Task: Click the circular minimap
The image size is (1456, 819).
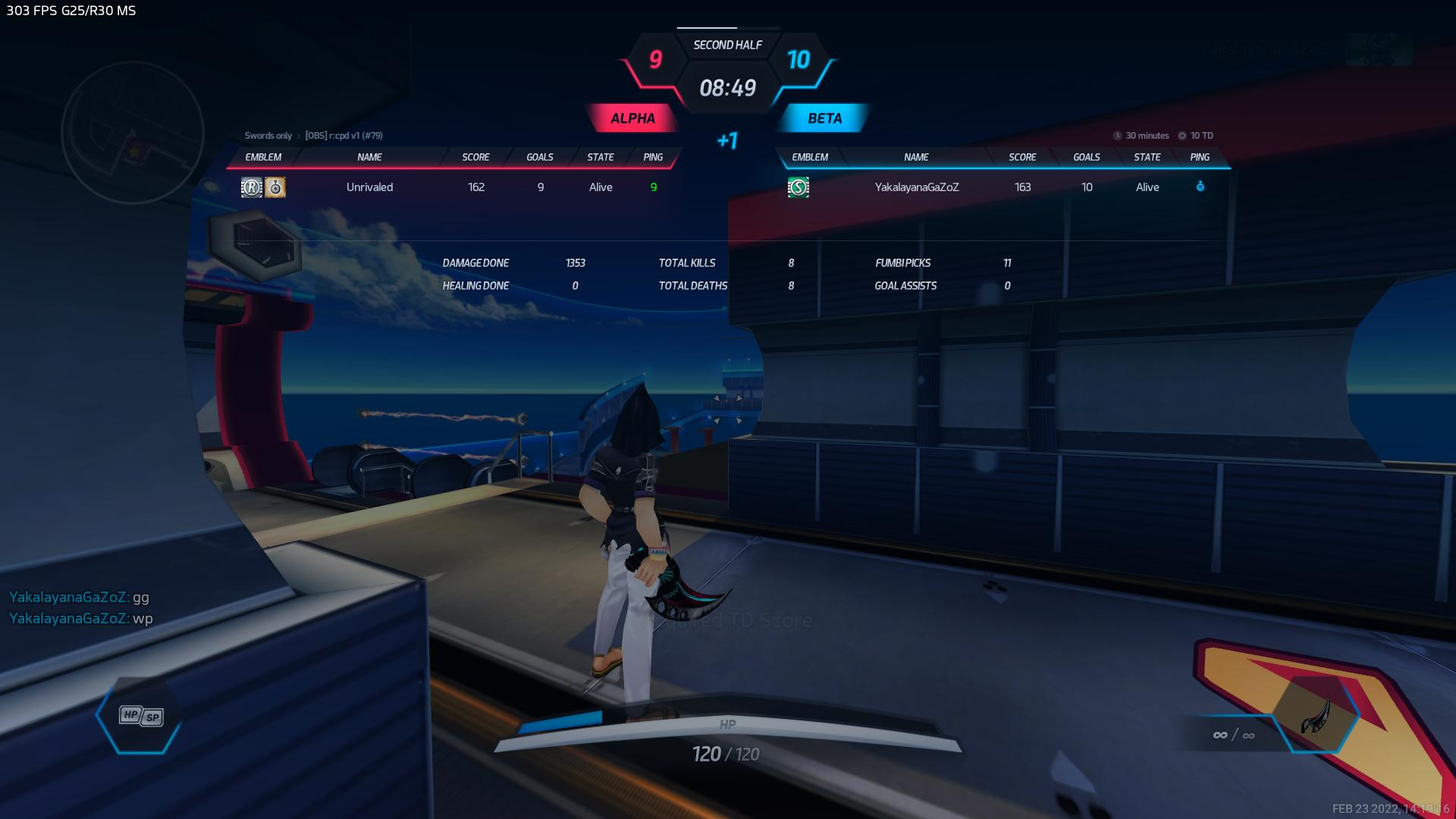Action: click(133, 133)
